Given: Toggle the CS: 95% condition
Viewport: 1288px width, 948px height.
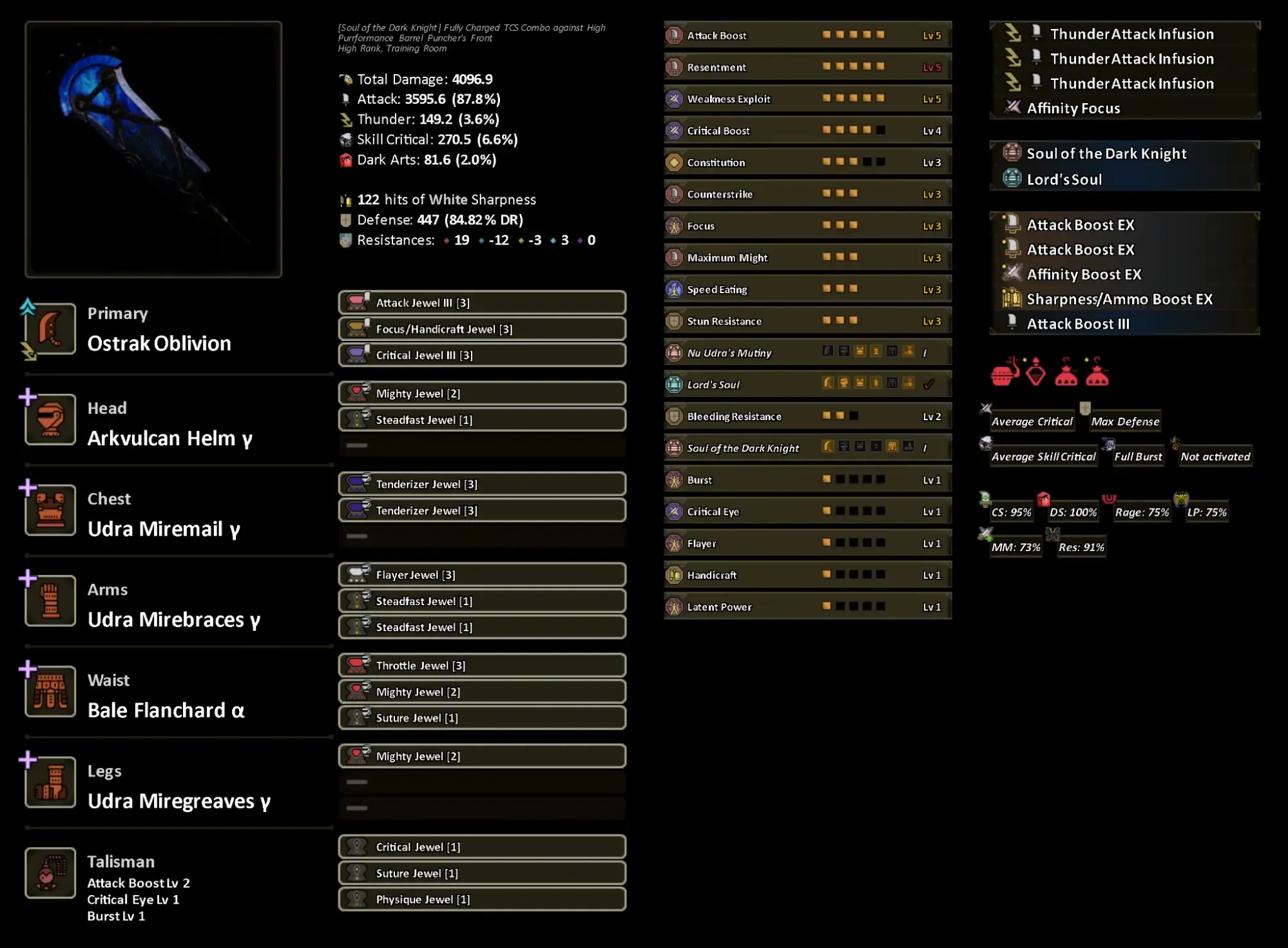Looking at the screenshot, I should click(1011, 511).
